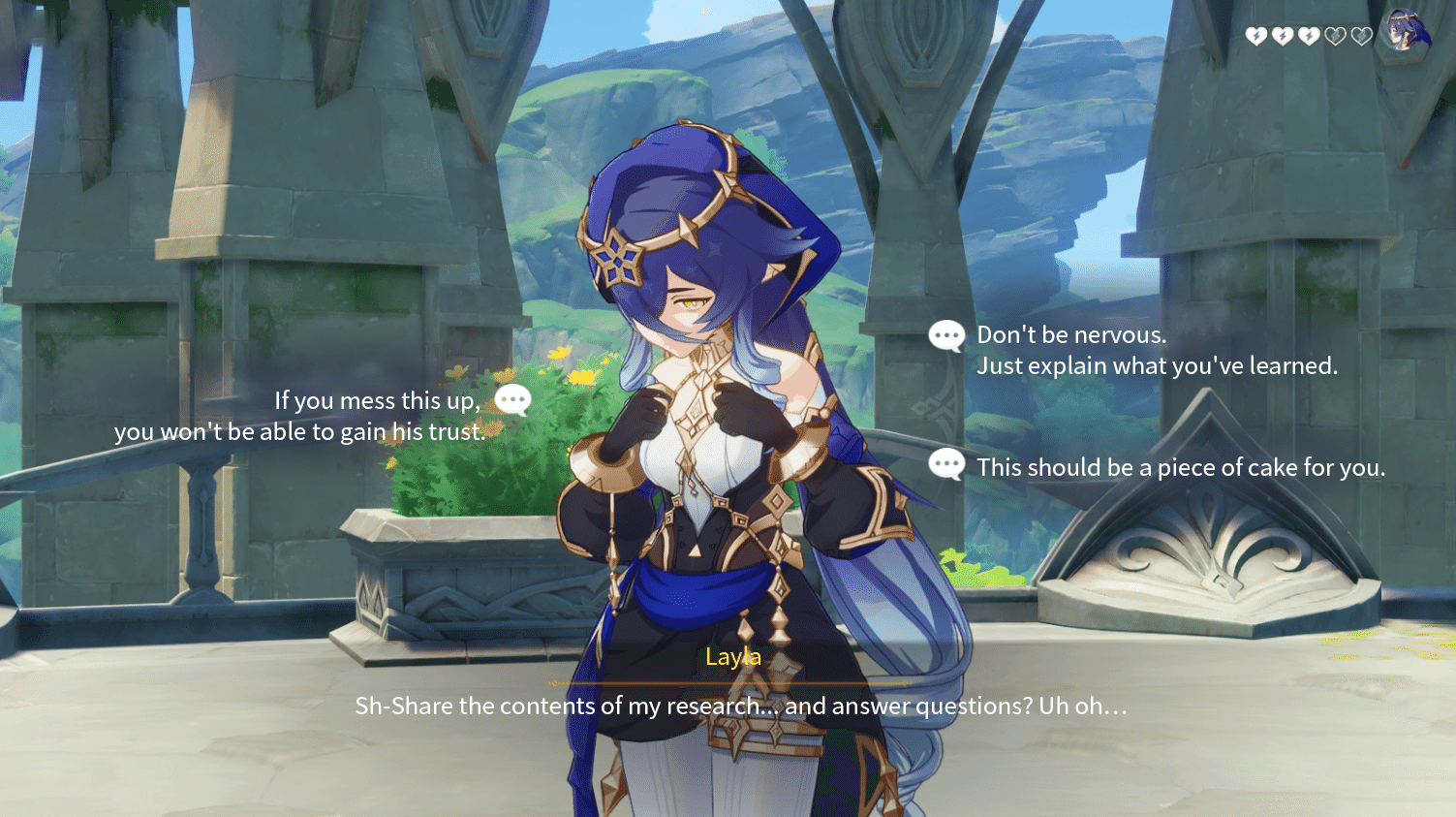The width and height of the screenshot is (1456, 817).
Task: Click the speech bubble next to 'piece of cake' option
Action: point(945,465)
